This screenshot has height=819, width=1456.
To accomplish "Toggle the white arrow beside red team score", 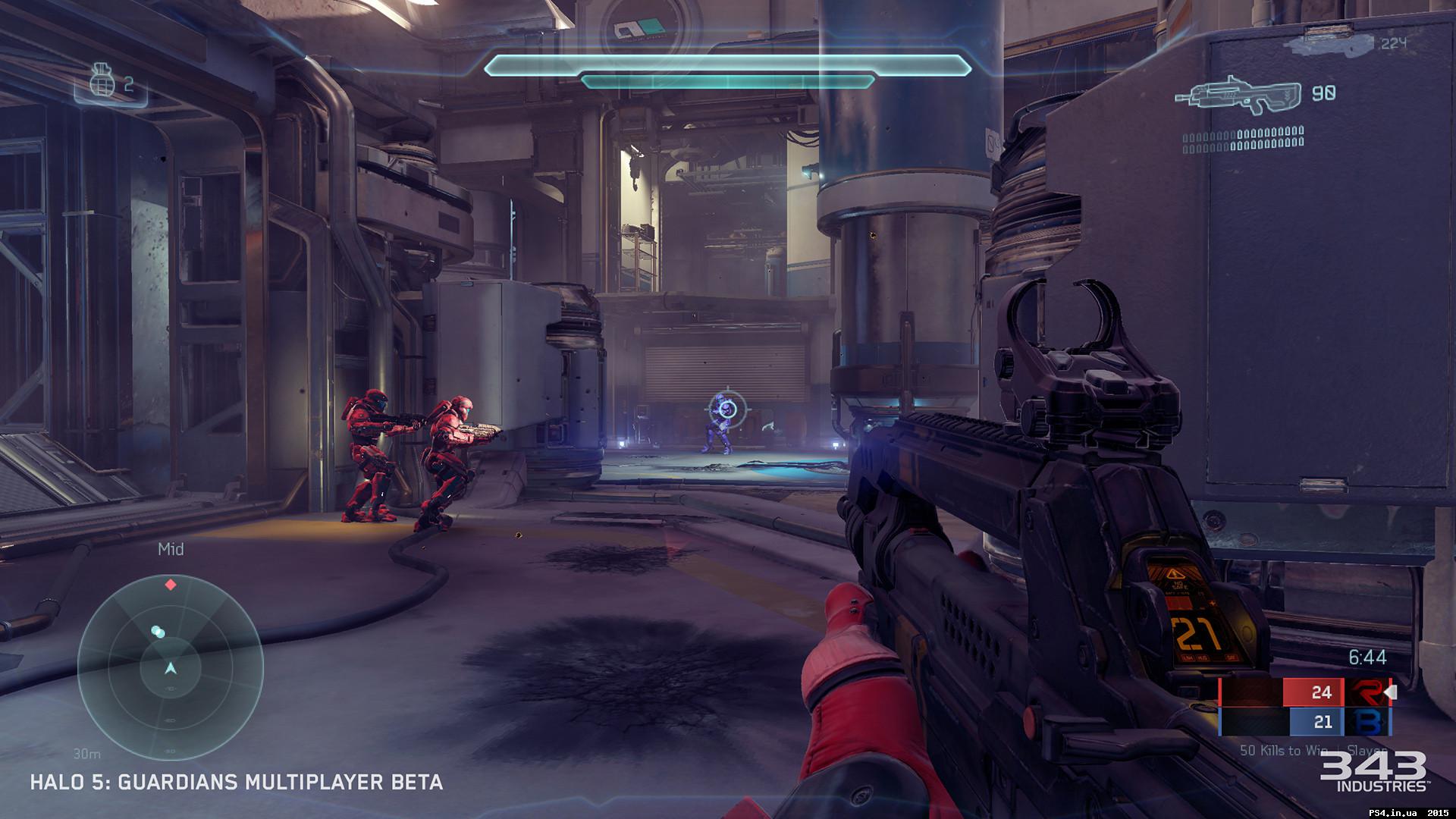I will click(1390, 692).
